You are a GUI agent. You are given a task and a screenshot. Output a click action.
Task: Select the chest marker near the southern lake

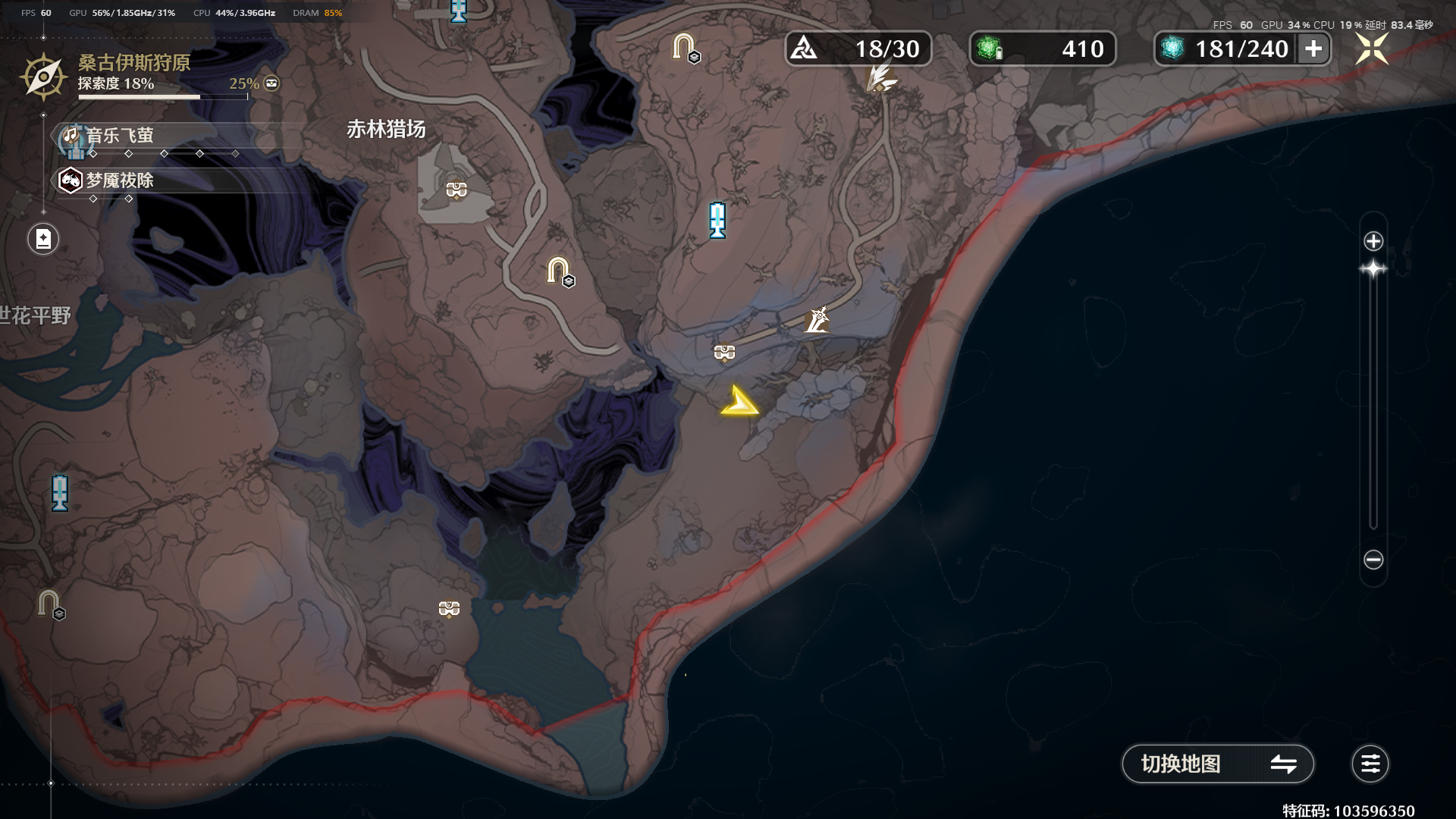(449, 609)
